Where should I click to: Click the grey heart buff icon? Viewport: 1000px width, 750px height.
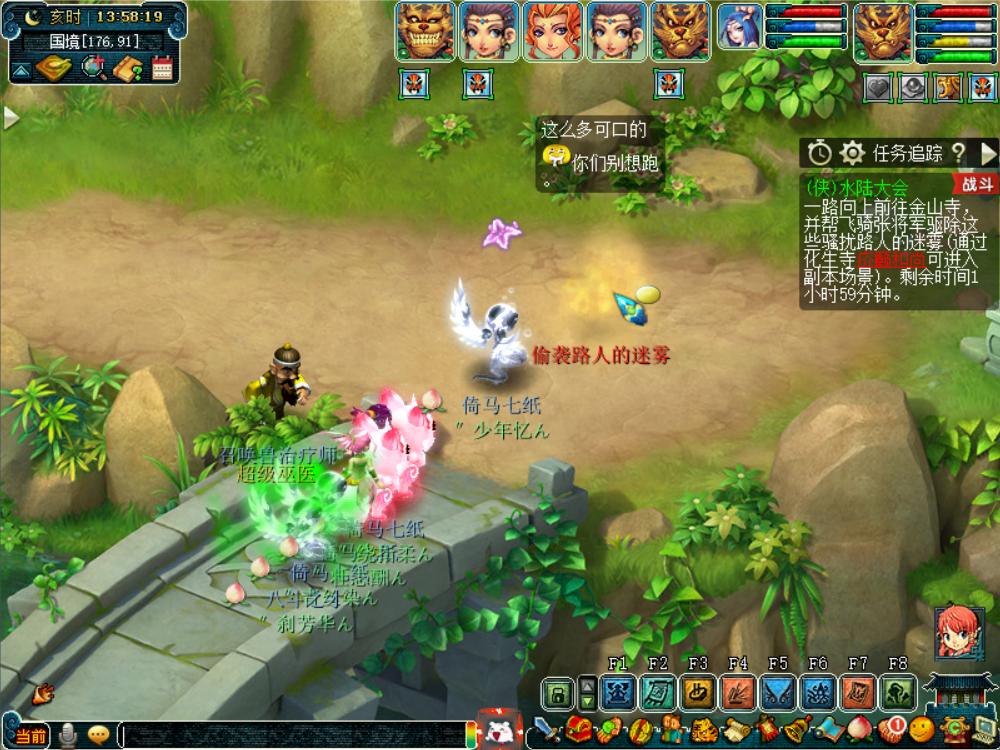coord(877,88)
